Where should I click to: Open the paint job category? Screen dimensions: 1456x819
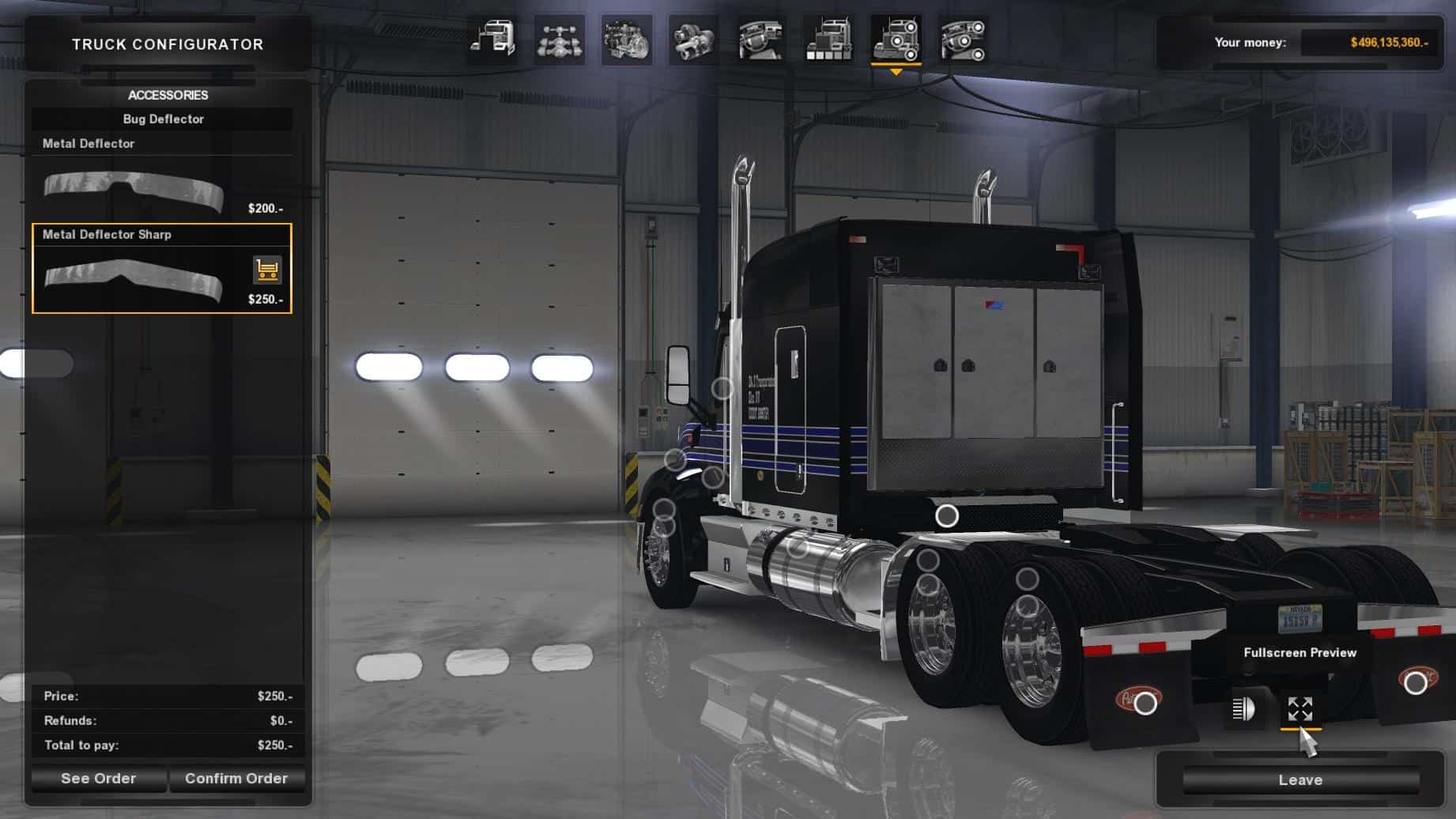(828, 40)
